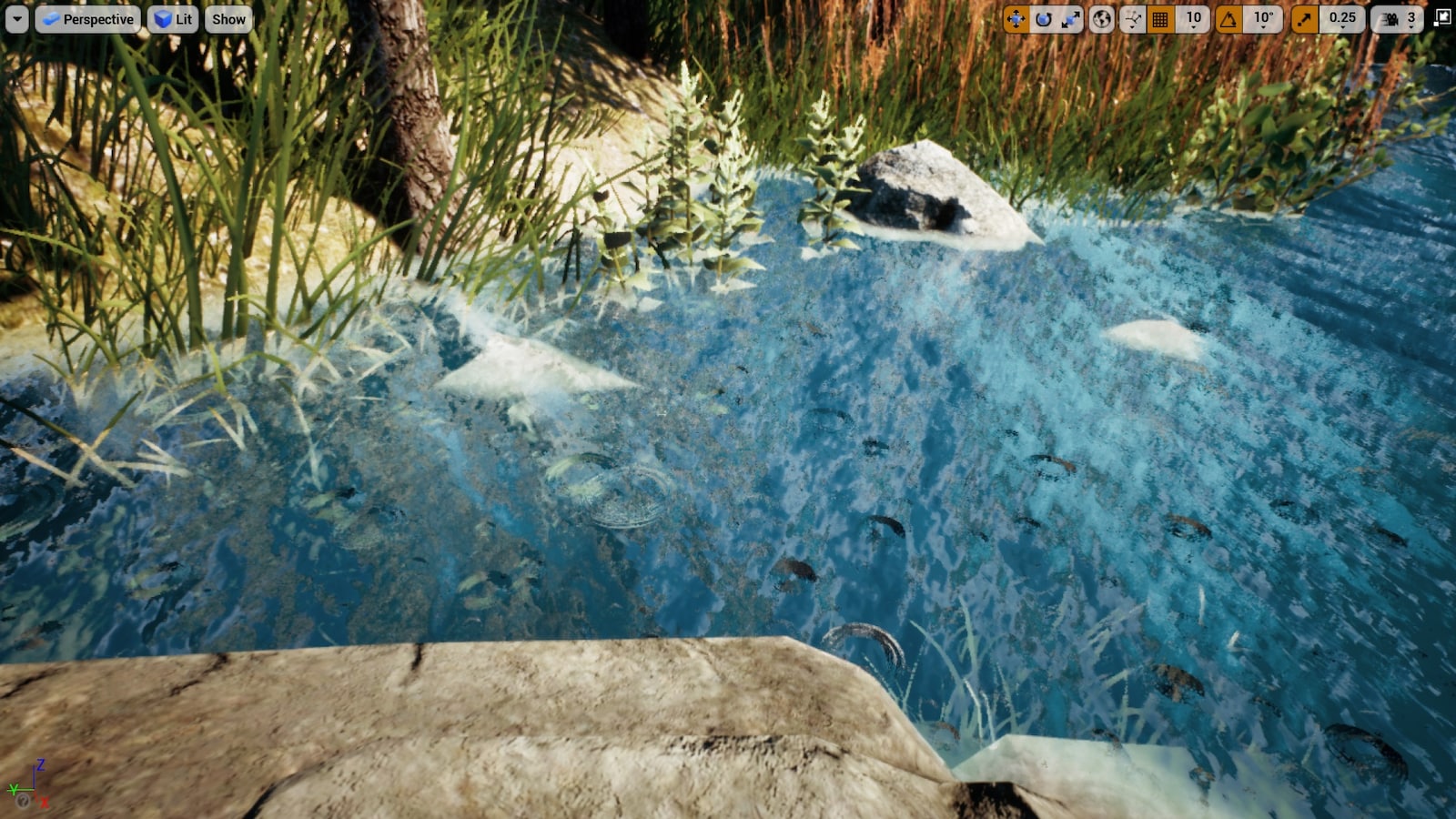The image size is (1456, 819).
Task: Select the Scale tool
Action: (1071, 18)
